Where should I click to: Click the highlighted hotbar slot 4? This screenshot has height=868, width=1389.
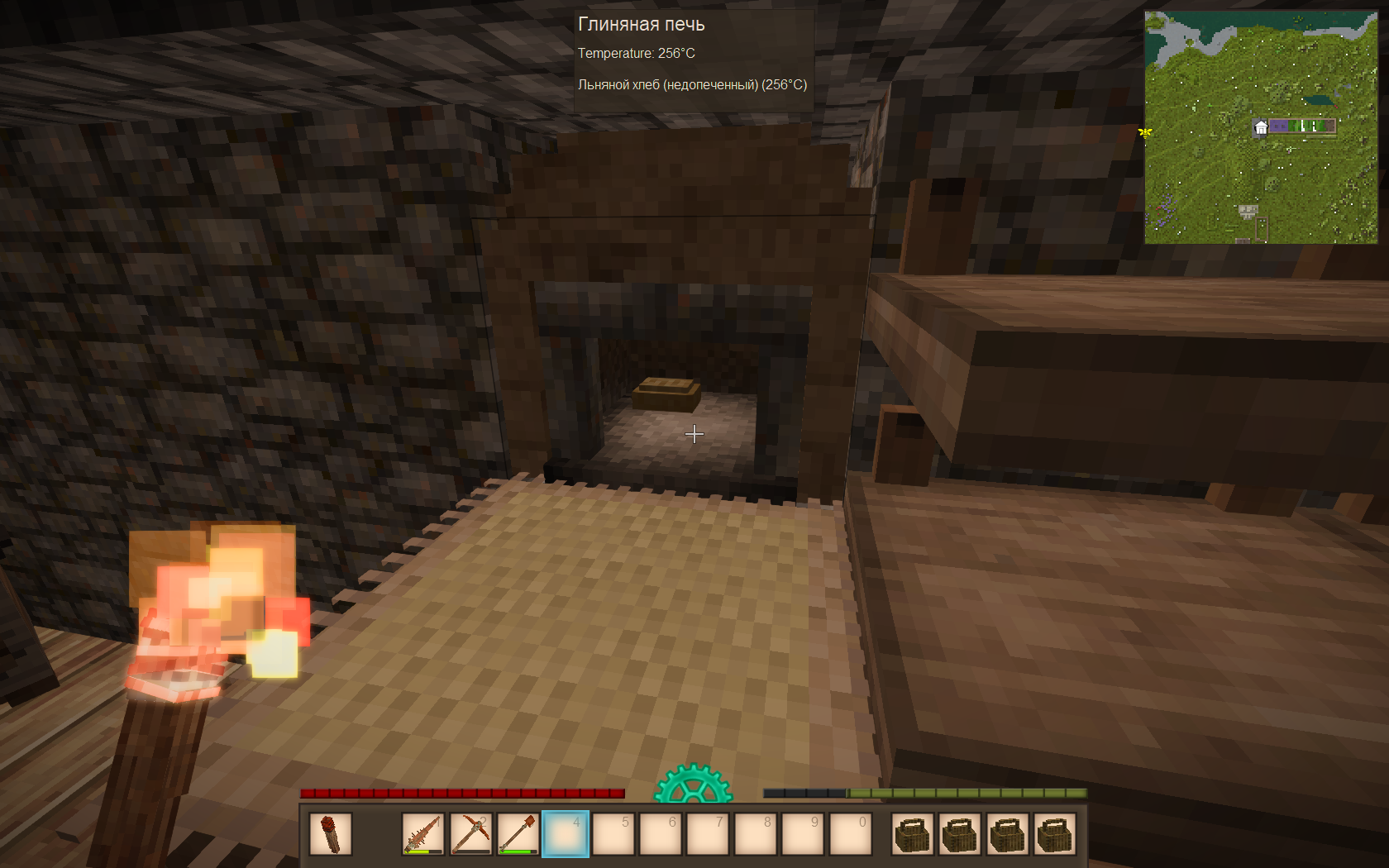(x=566, y=833)
